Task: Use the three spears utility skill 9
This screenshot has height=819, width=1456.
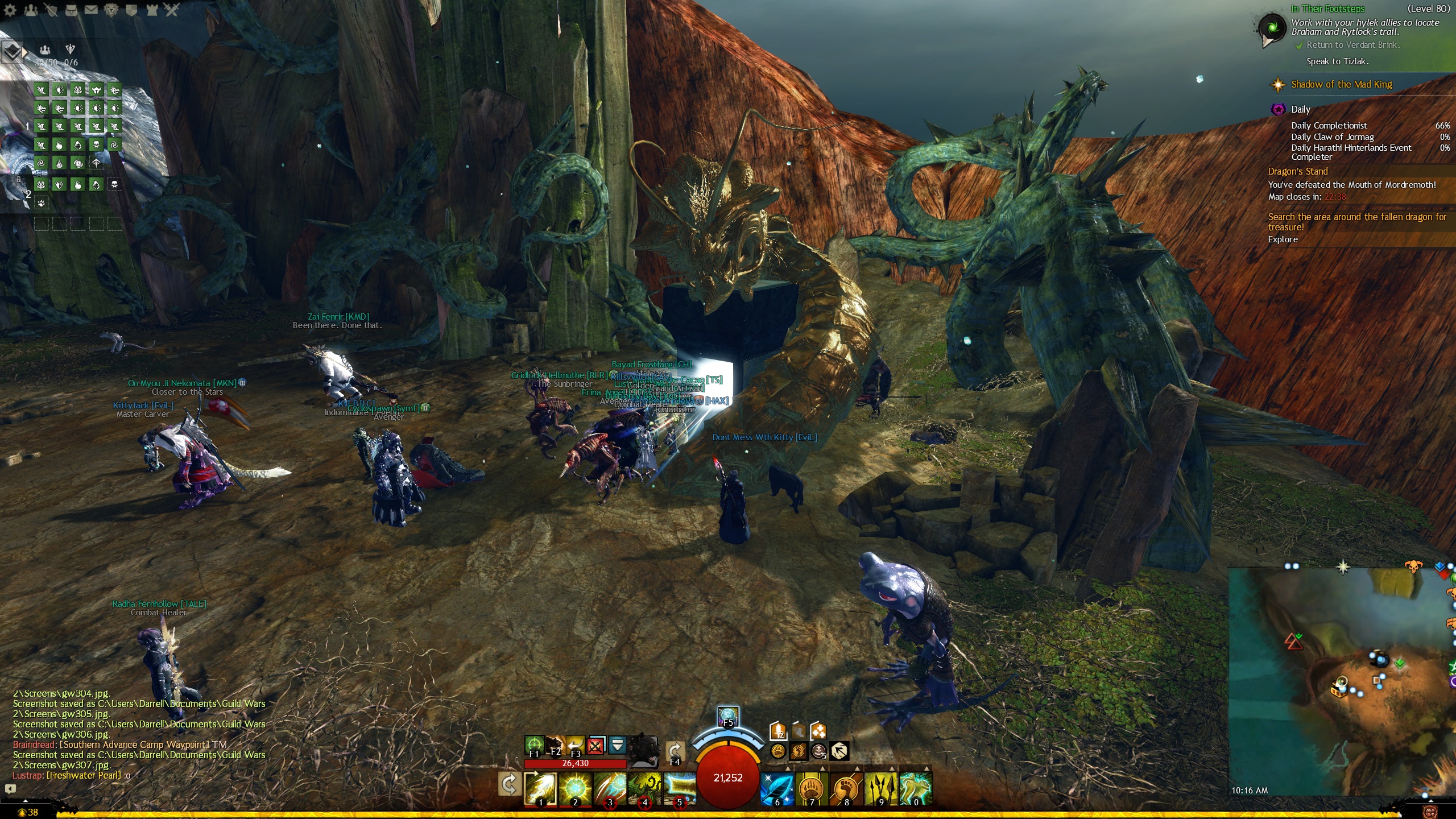Action: coord(881,788)
